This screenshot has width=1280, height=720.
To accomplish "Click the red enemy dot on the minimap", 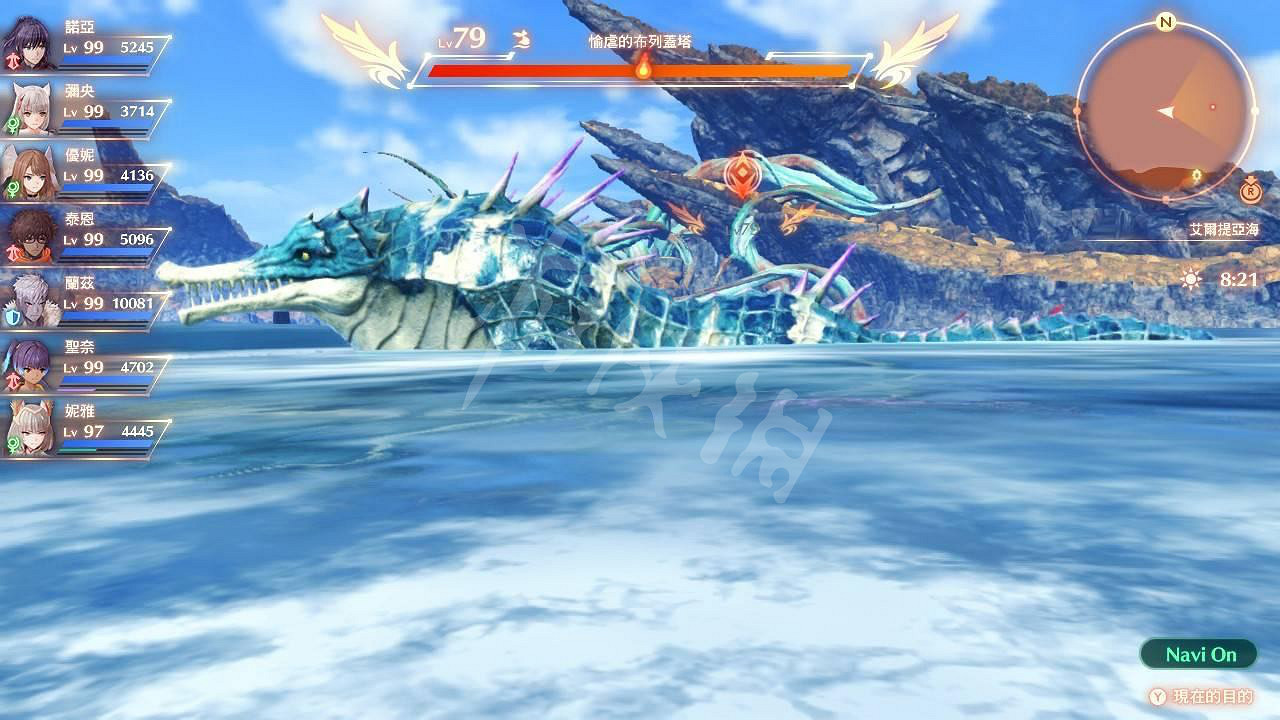I will click(x=1212, y=107).
